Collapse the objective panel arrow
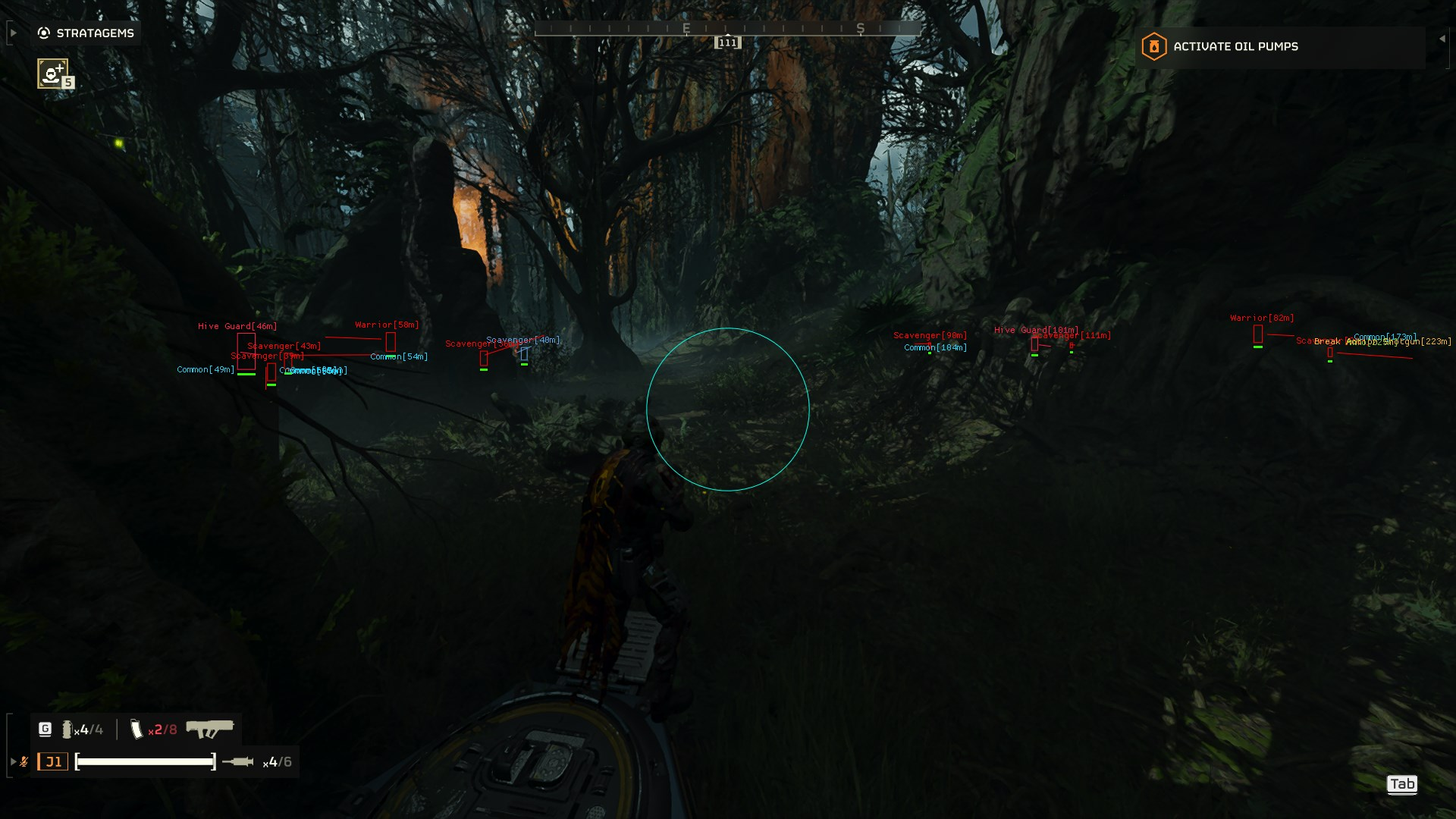 pos(1442,39)
